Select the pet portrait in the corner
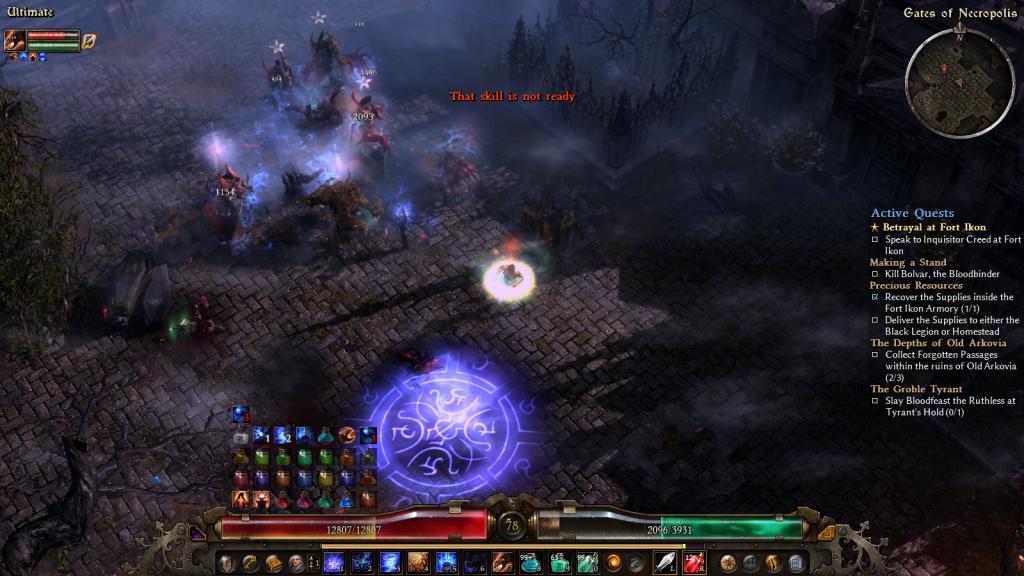Screen dimensions: 1024x576 15,41
